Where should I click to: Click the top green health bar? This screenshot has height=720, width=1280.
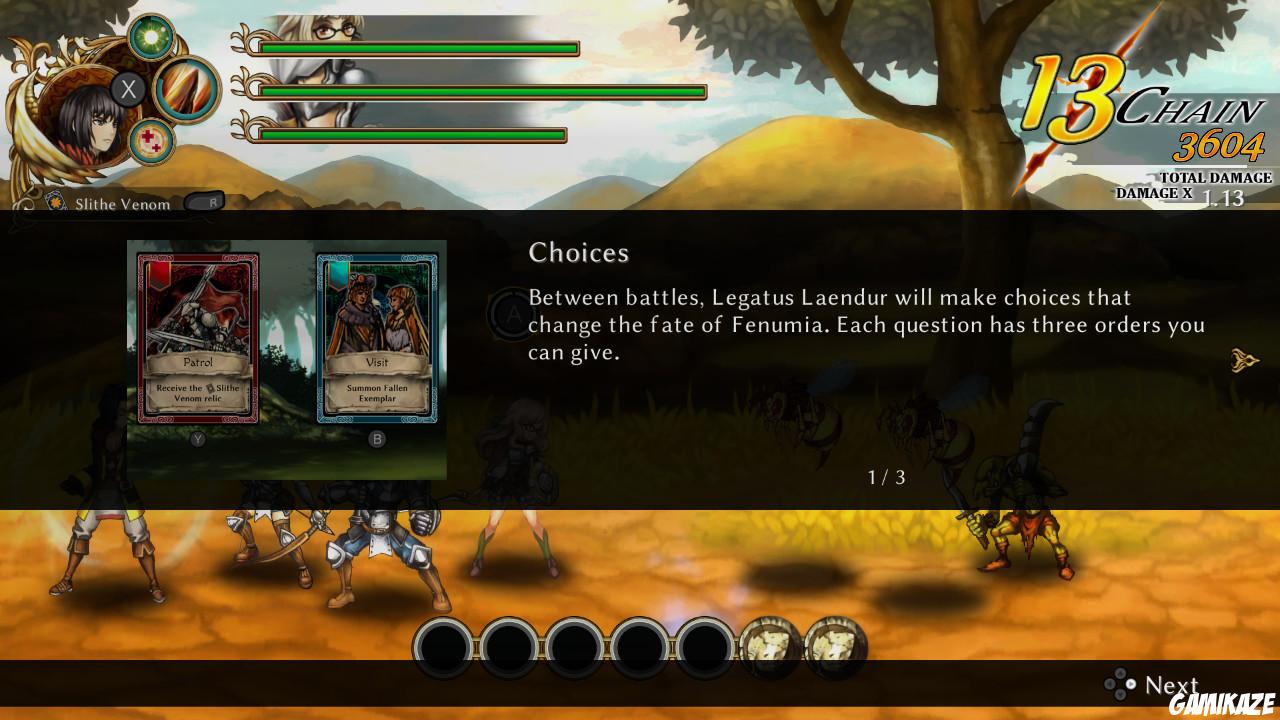tap(420, 46)
